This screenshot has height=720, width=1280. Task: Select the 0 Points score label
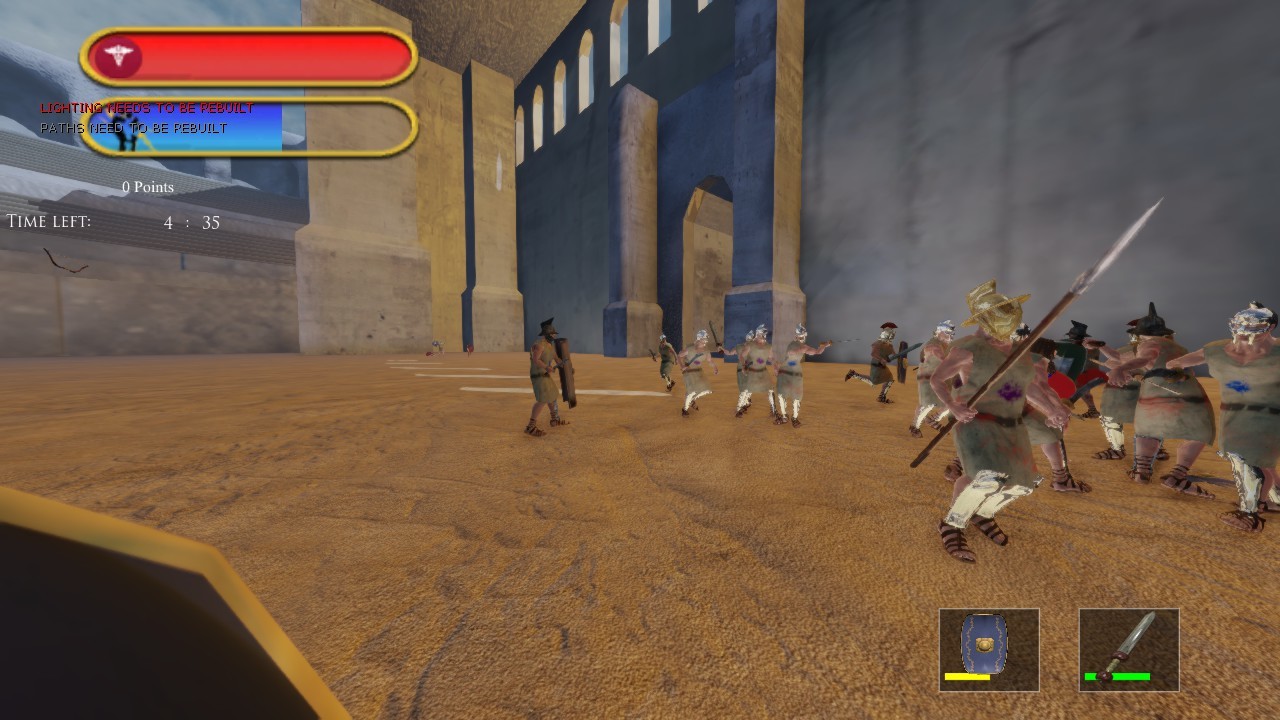click(147, 187)
